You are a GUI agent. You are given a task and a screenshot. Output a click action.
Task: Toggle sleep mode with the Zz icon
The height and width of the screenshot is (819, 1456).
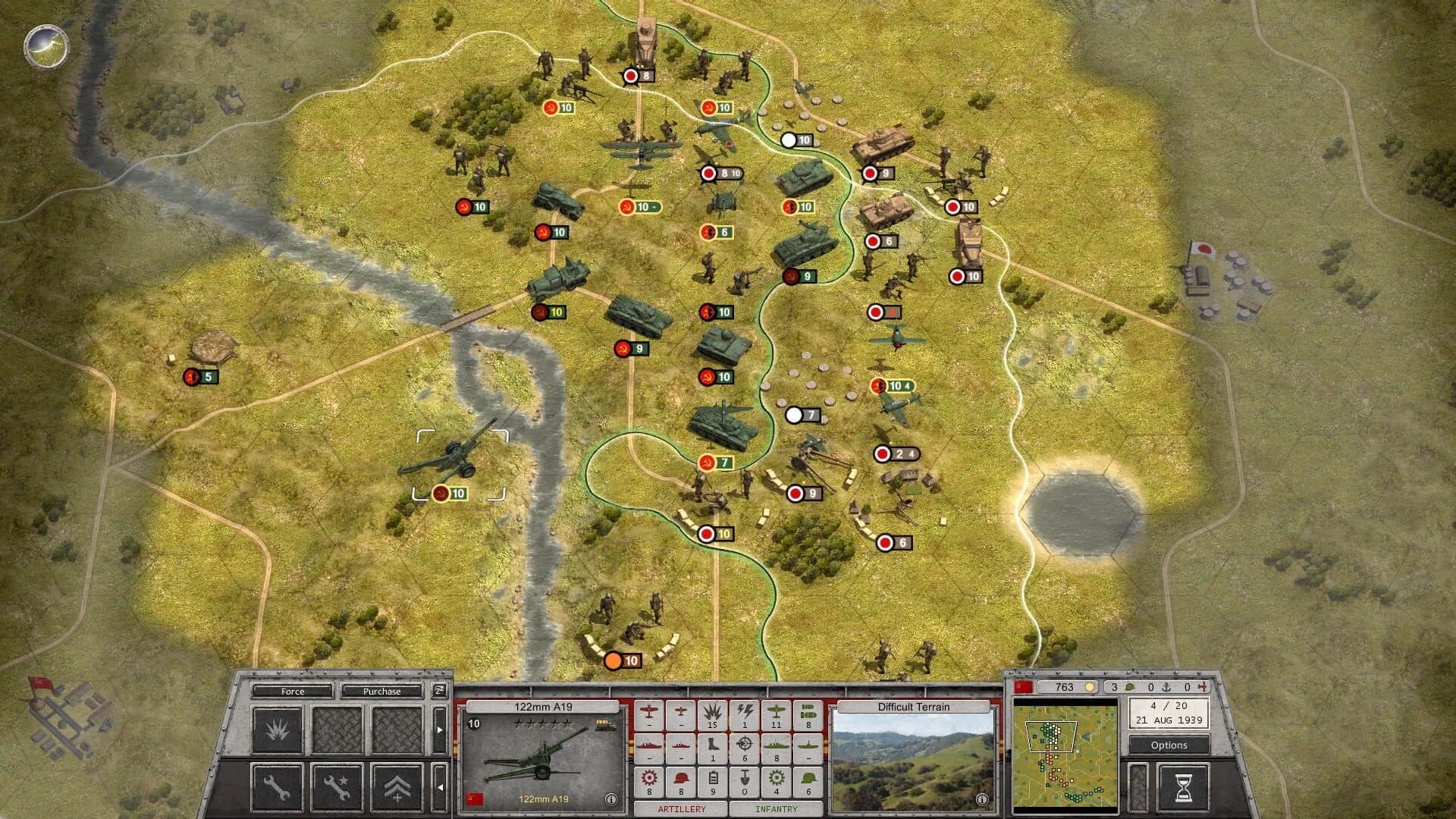pyautogui.click(x=440, y=691)
